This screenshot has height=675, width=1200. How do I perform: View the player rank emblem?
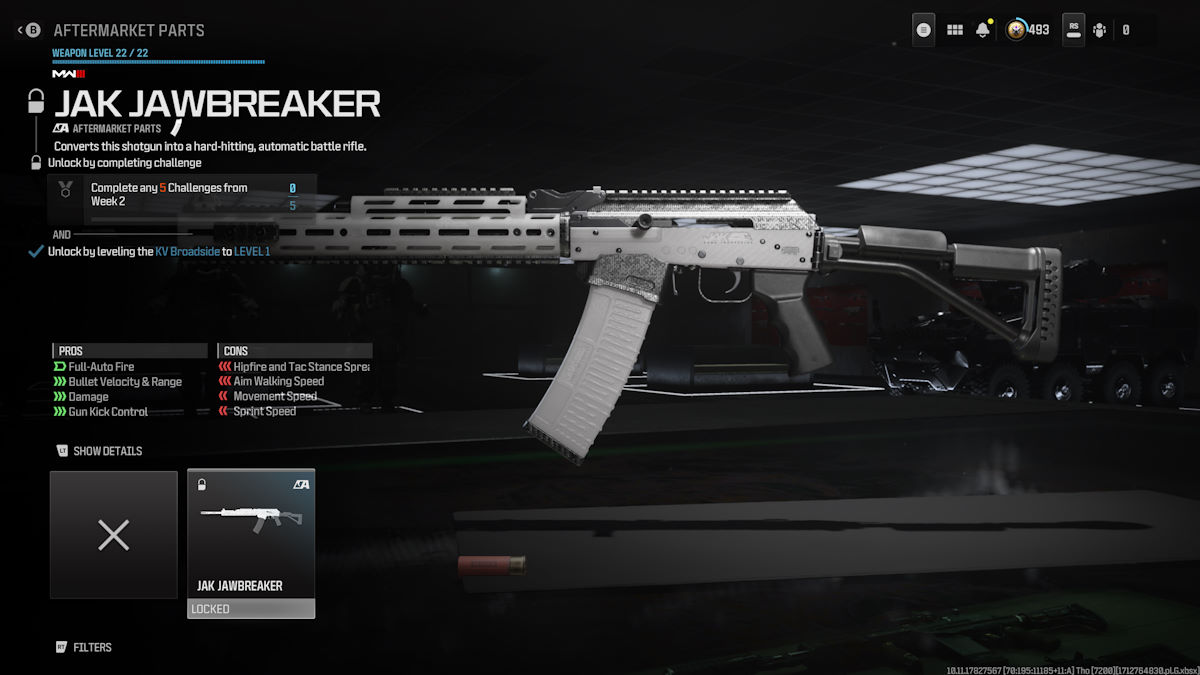click(x=1016, y=30)
